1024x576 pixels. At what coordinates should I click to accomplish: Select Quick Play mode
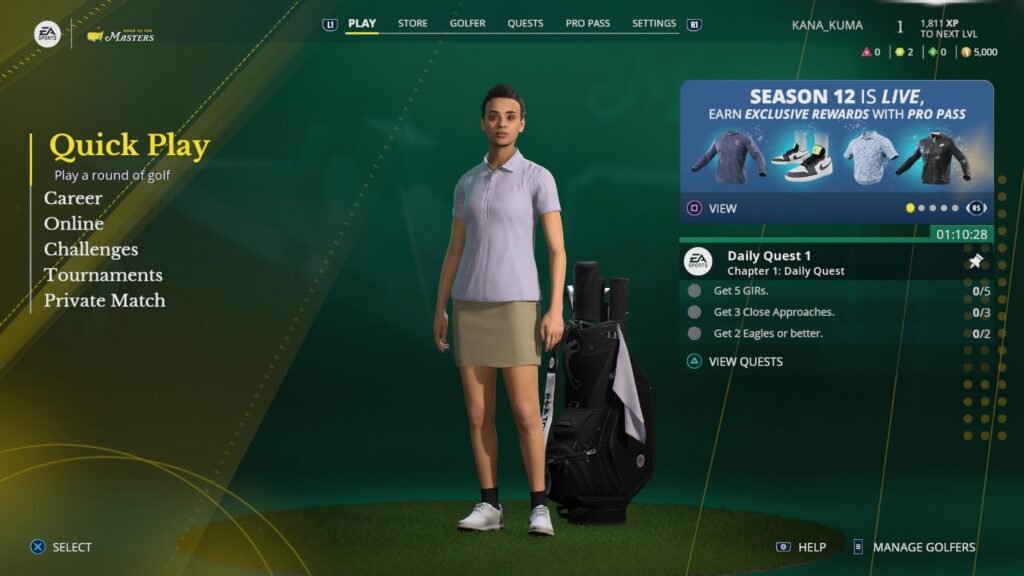coord(129,147)
